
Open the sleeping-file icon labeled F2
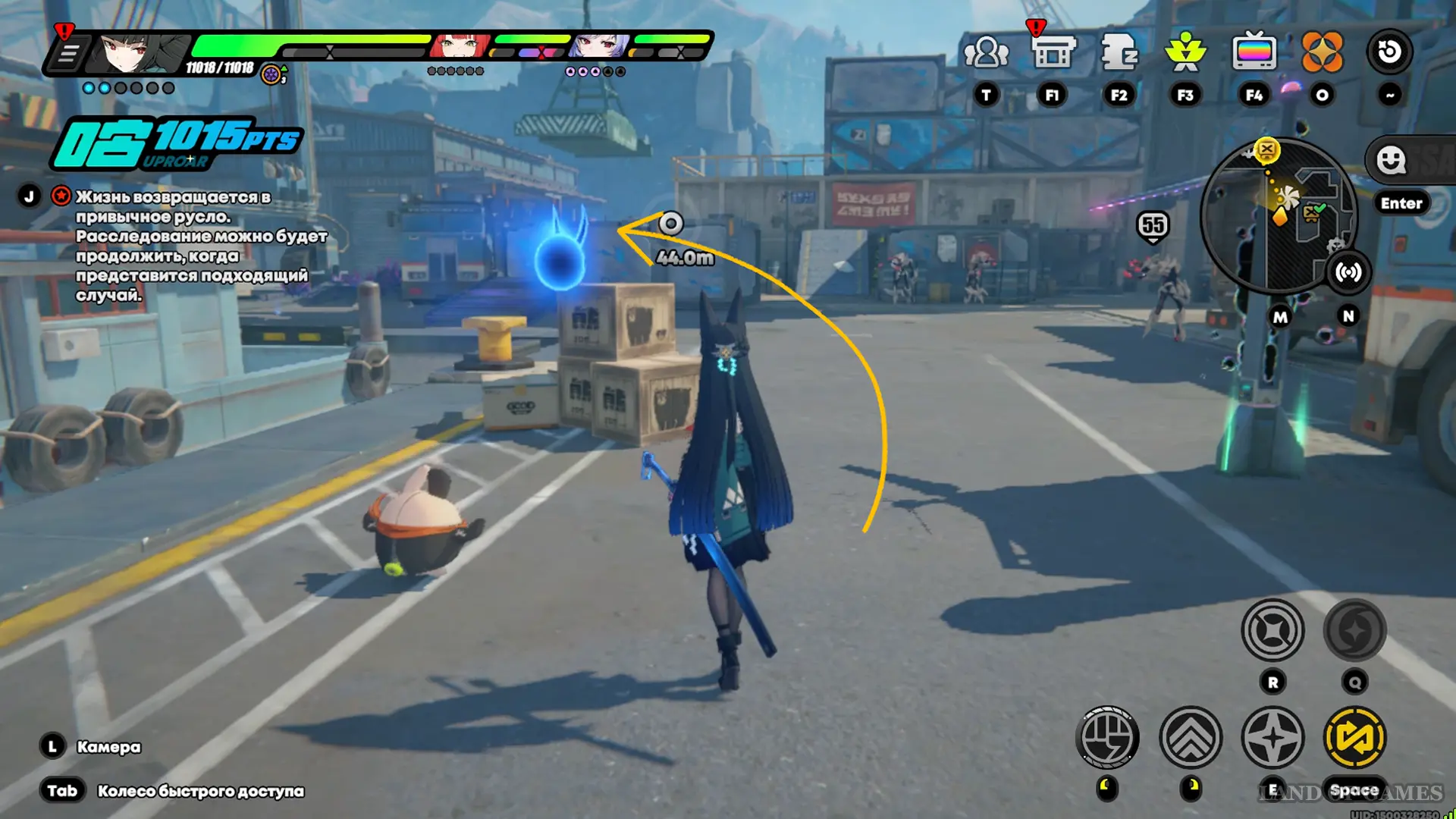click(1119, 53)
